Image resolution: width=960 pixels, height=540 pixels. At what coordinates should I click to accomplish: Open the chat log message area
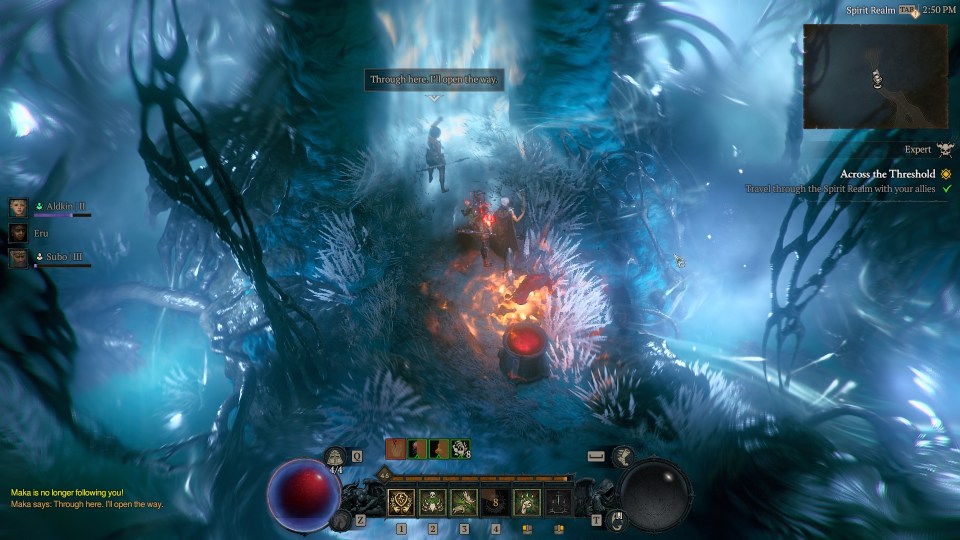point(87,498)
